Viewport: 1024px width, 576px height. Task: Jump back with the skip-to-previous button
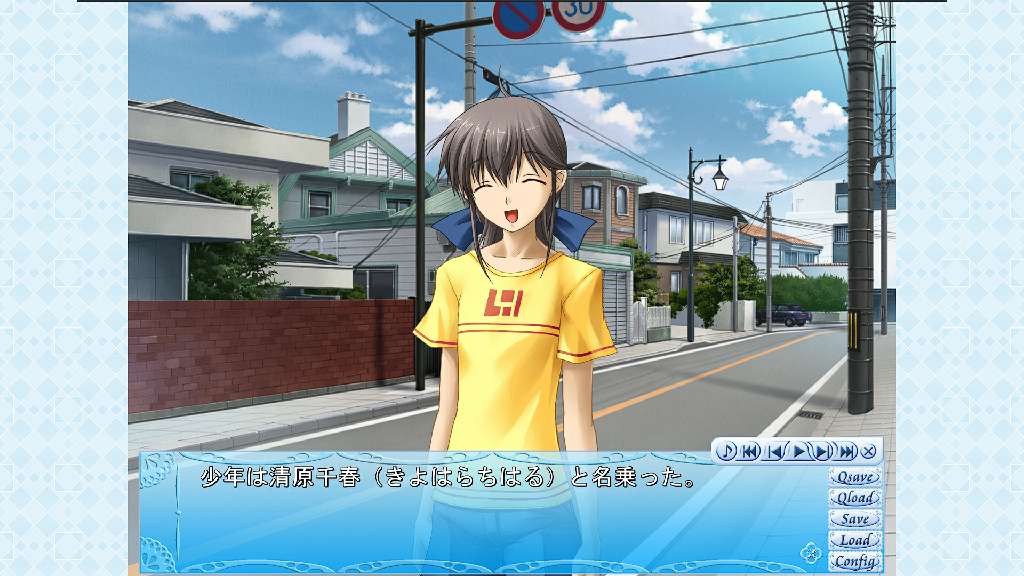click(x=750, y=451)
